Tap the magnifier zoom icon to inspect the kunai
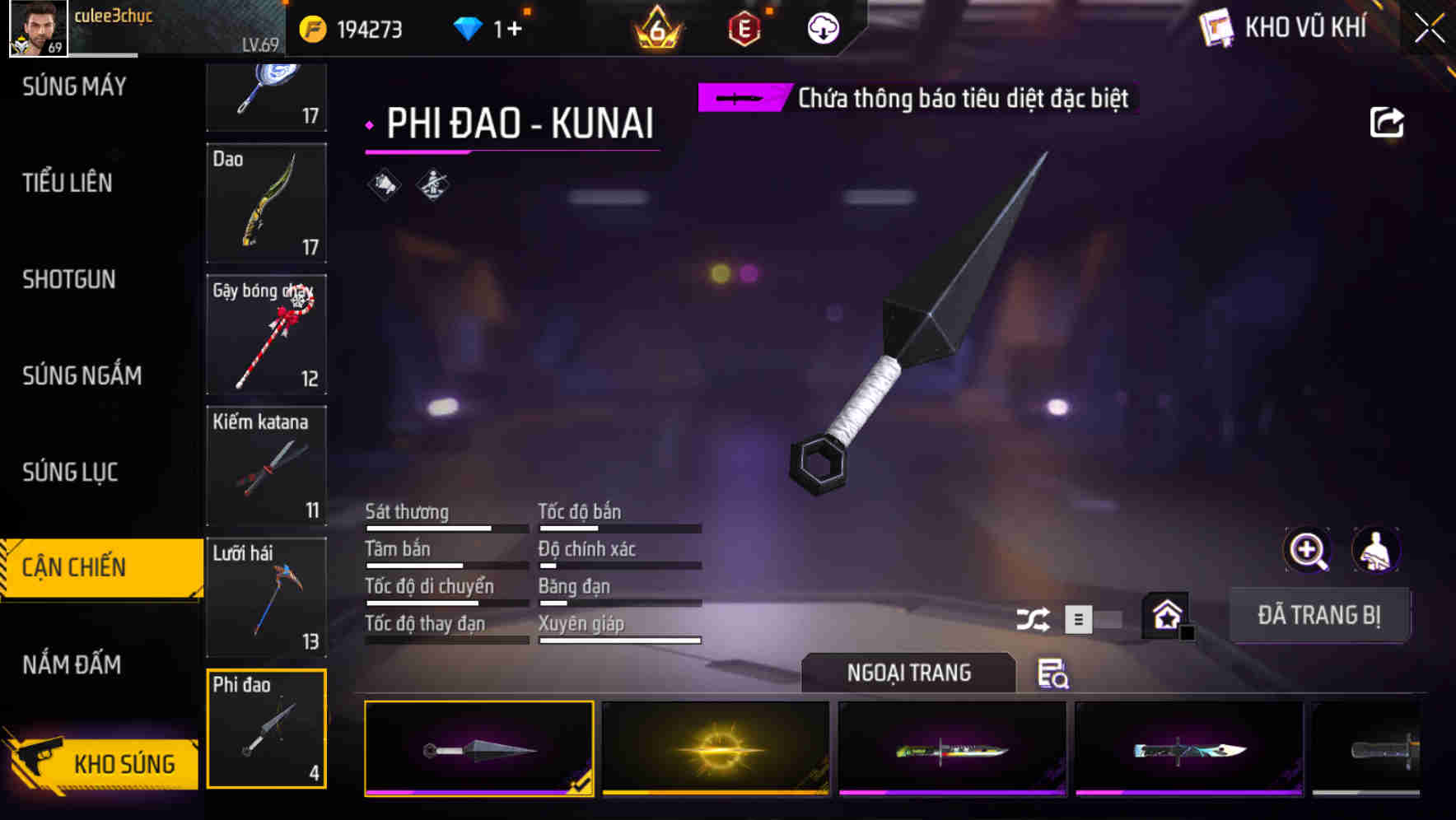Viewport: 1456px width, 820px height. click(x=1307, y=550)
